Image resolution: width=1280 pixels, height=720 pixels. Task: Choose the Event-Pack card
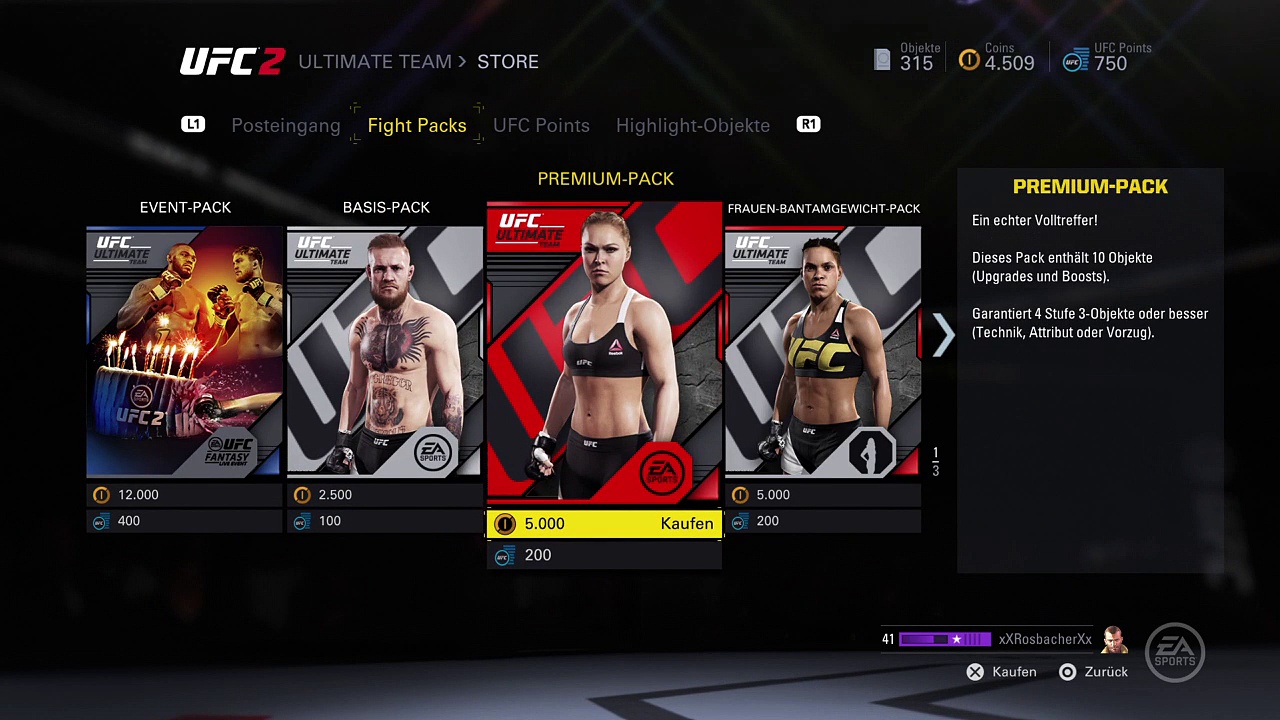tap(184, 351)
